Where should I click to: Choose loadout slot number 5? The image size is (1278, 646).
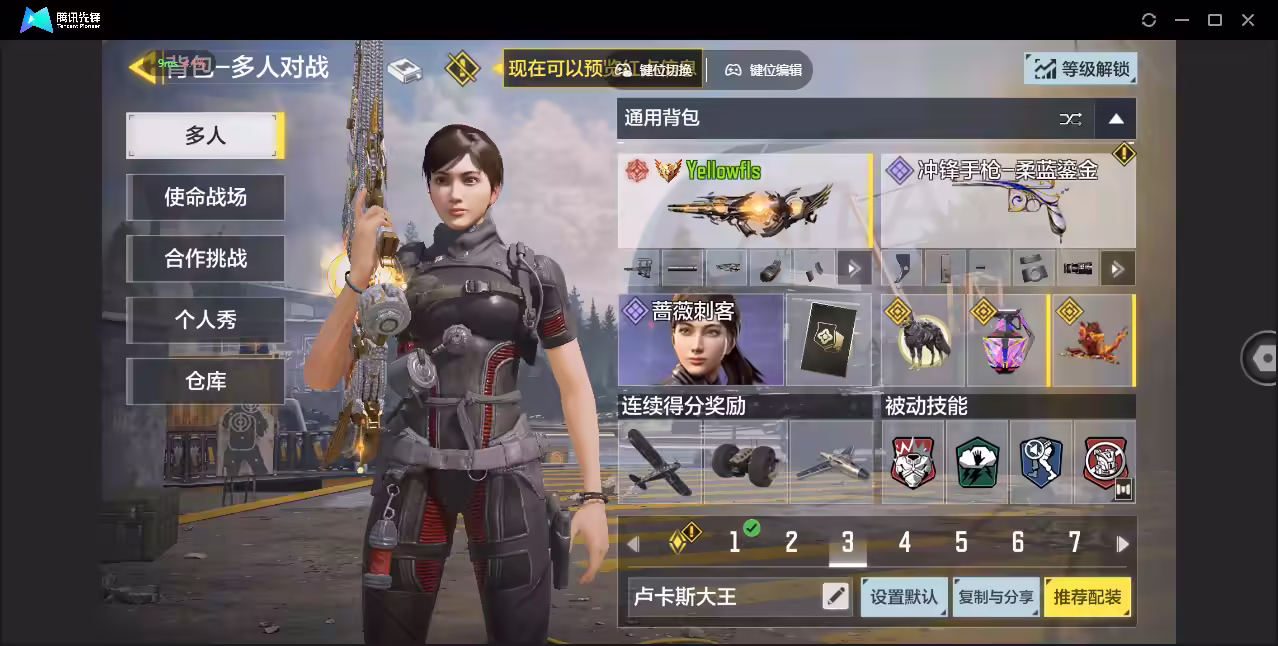pos(961,543)
